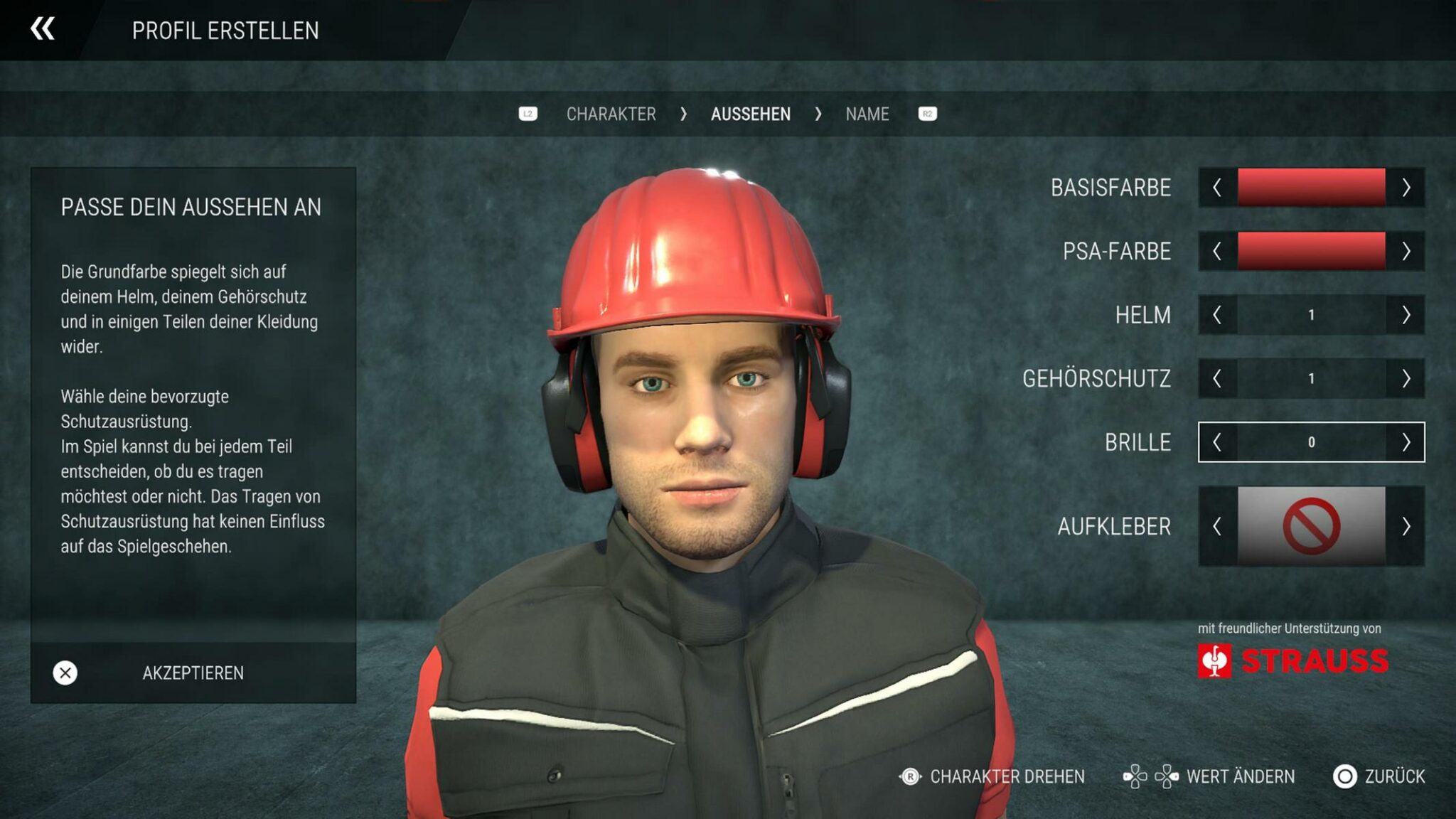This screenshot has width=1456, height=819.
Task: Switch to the previous Gehörschutz option
Action: tap(1217, 378)
